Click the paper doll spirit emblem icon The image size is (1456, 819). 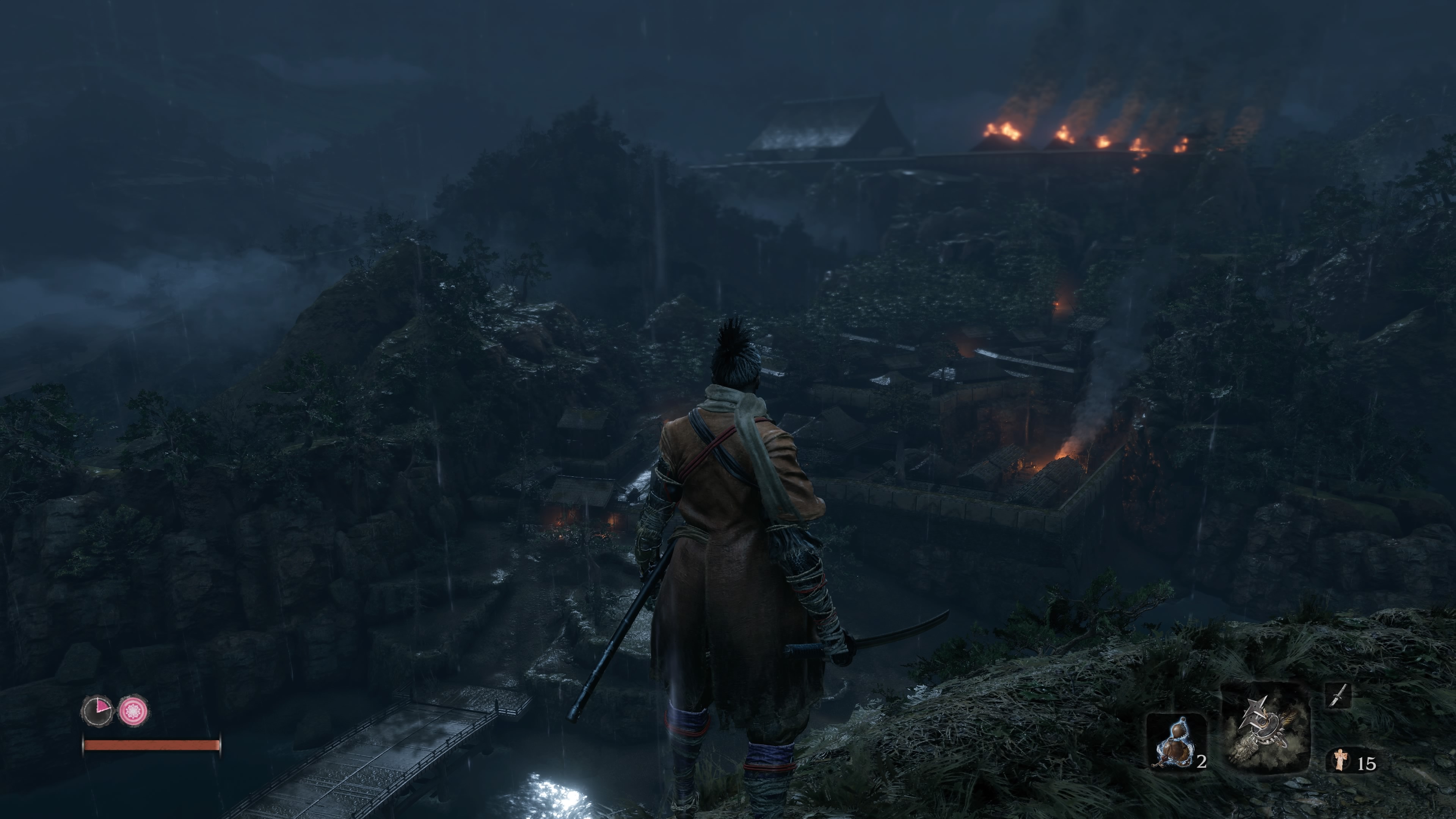click(x=1340, y=759)
